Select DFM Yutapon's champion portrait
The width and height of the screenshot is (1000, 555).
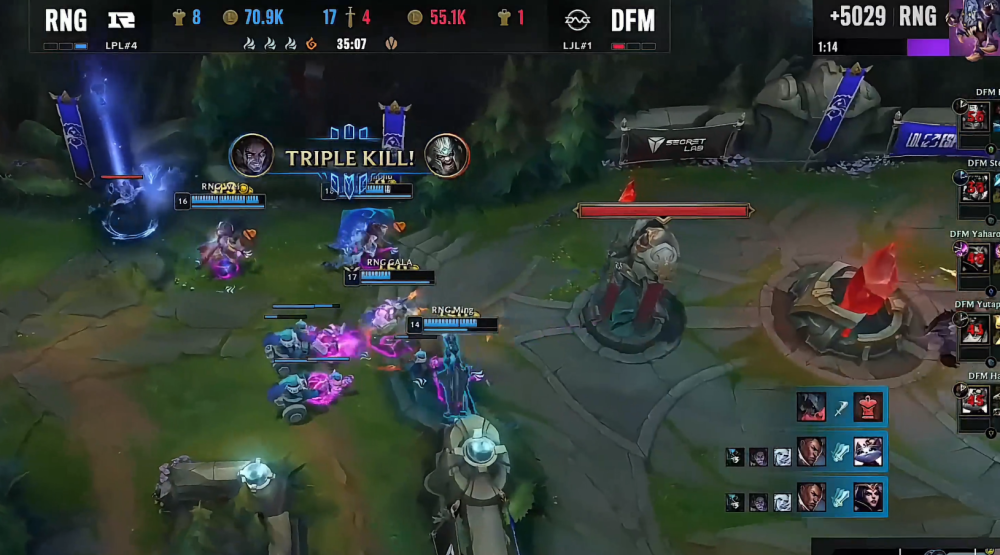coord(975,330)
